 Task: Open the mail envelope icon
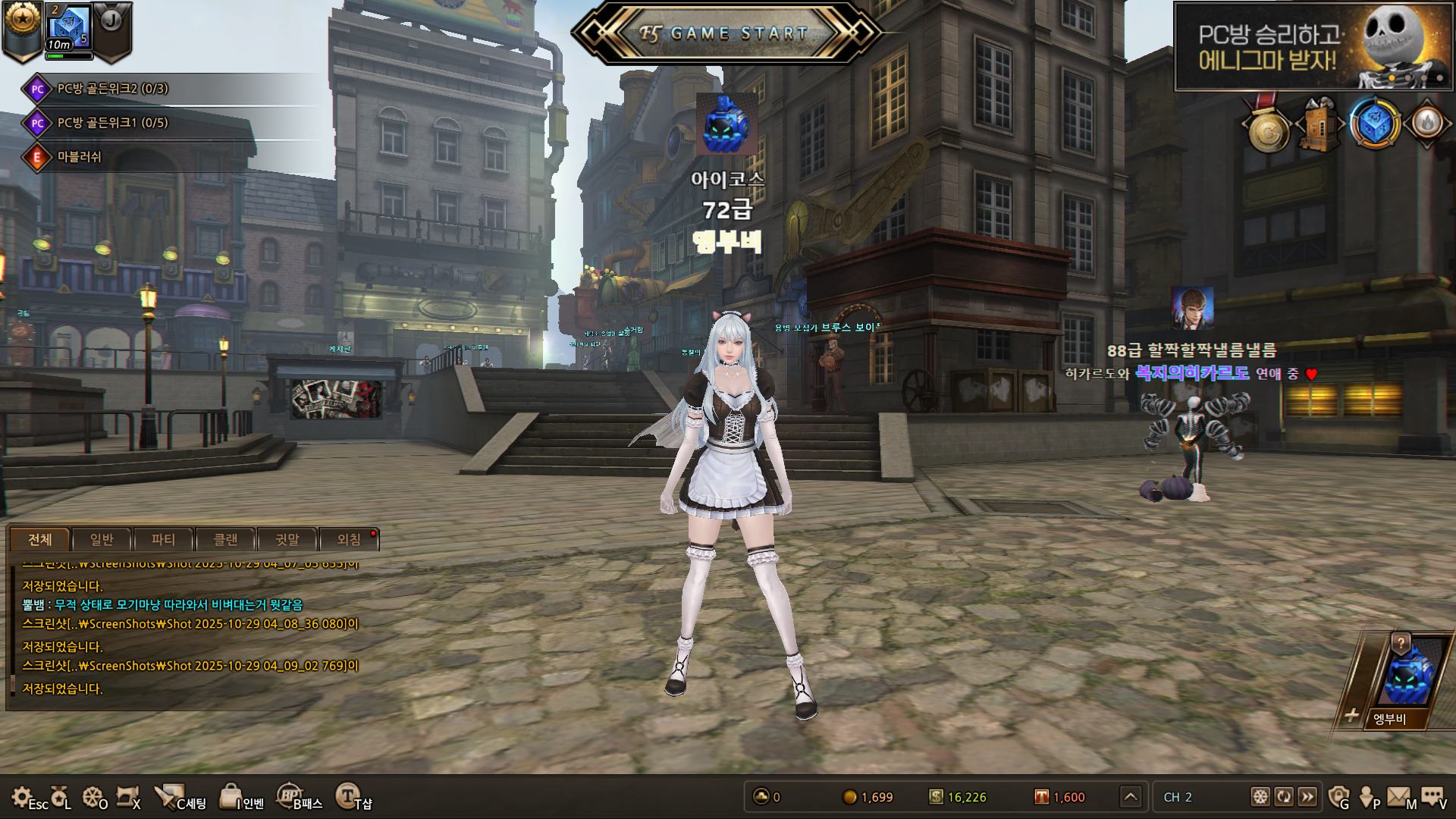[x=1398, y=796]
